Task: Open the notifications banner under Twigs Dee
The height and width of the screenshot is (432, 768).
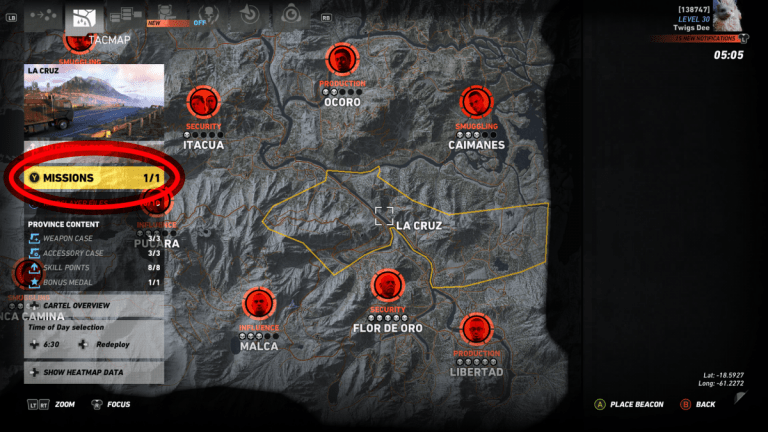Action: click(702, 38)
